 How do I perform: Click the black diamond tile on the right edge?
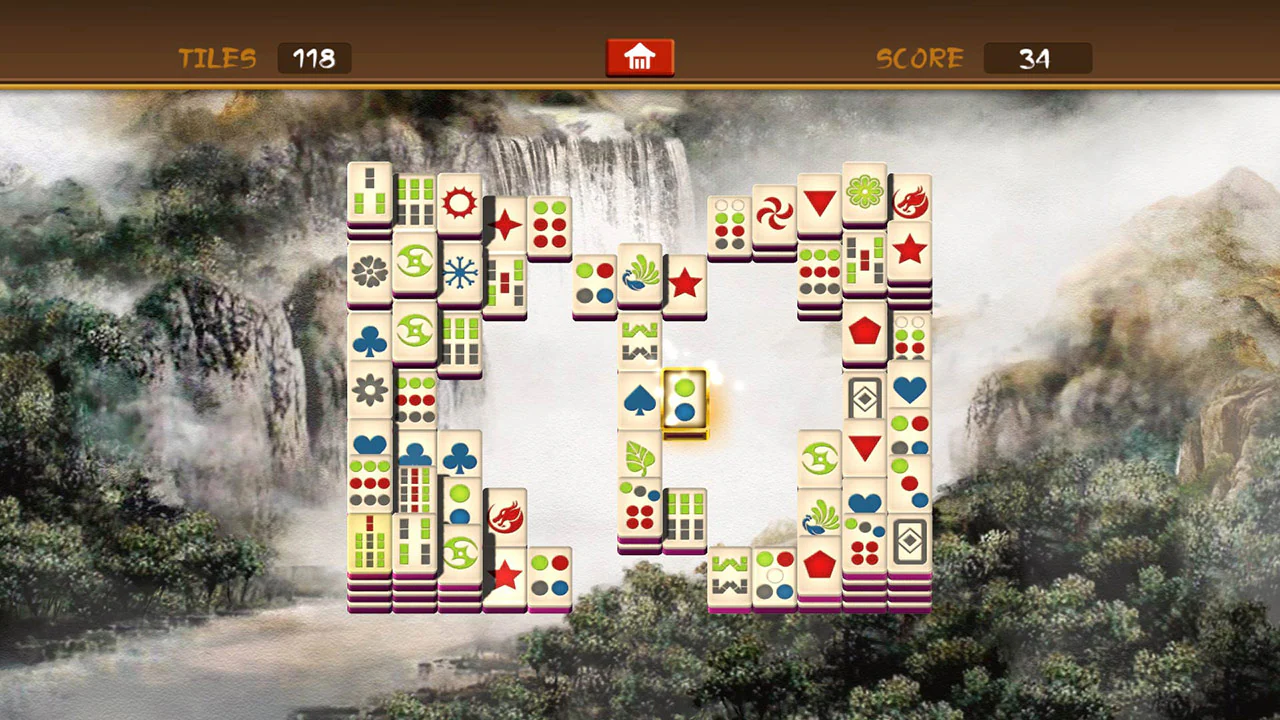[911, 540]
